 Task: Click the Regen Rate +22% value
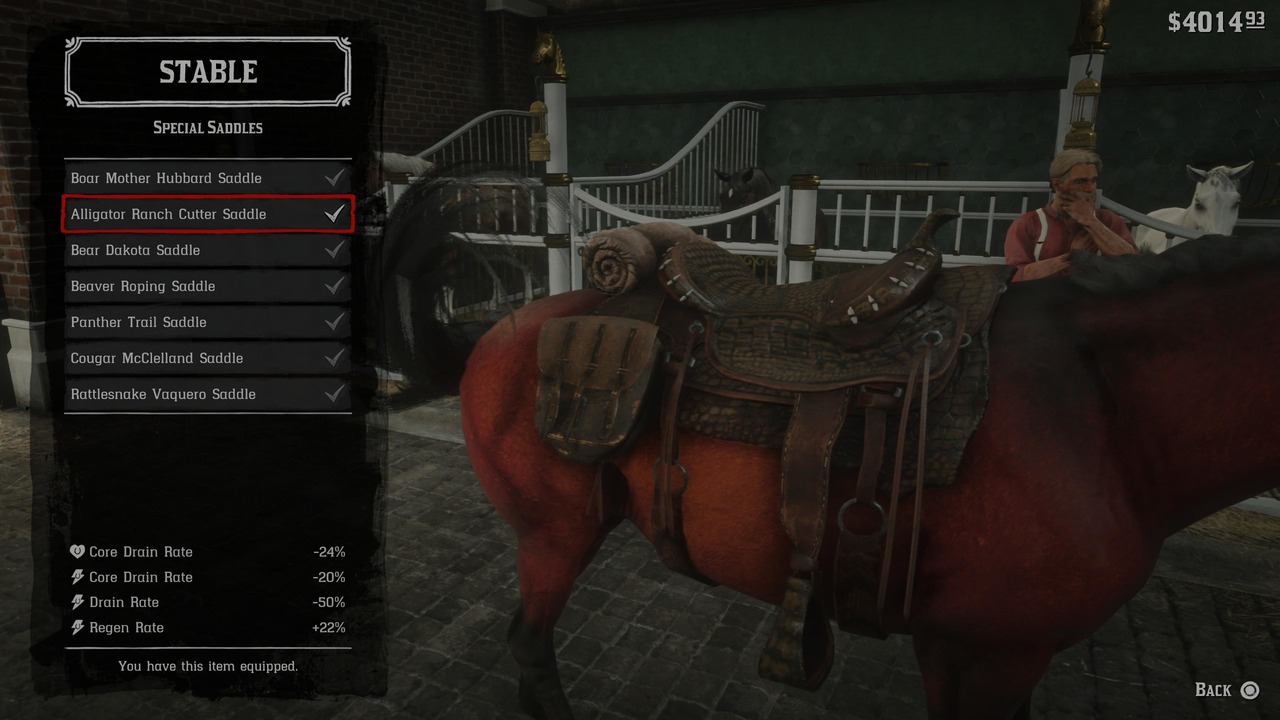(x=331, y=627)
